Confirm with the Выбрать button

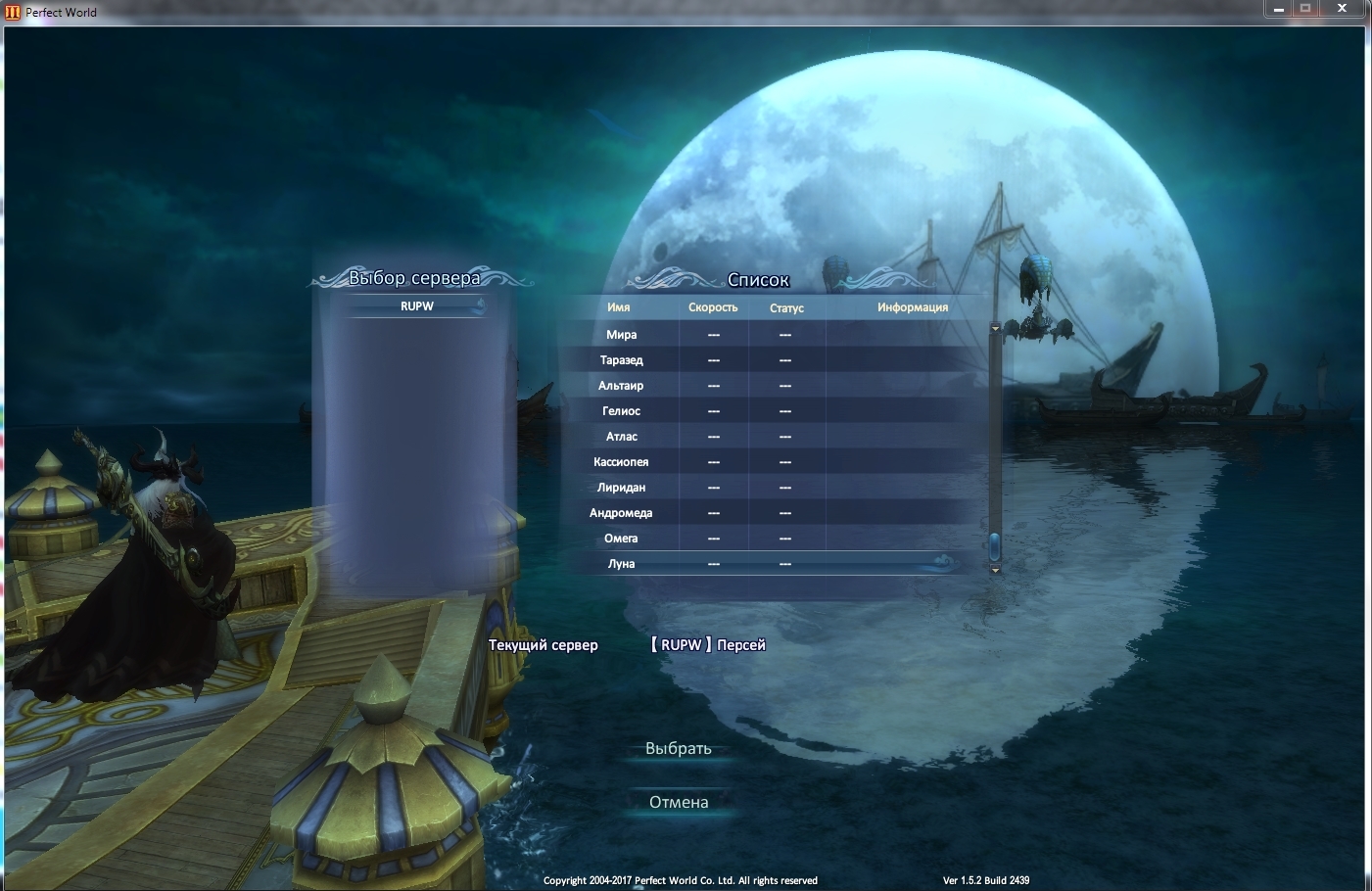coord(678,749)
